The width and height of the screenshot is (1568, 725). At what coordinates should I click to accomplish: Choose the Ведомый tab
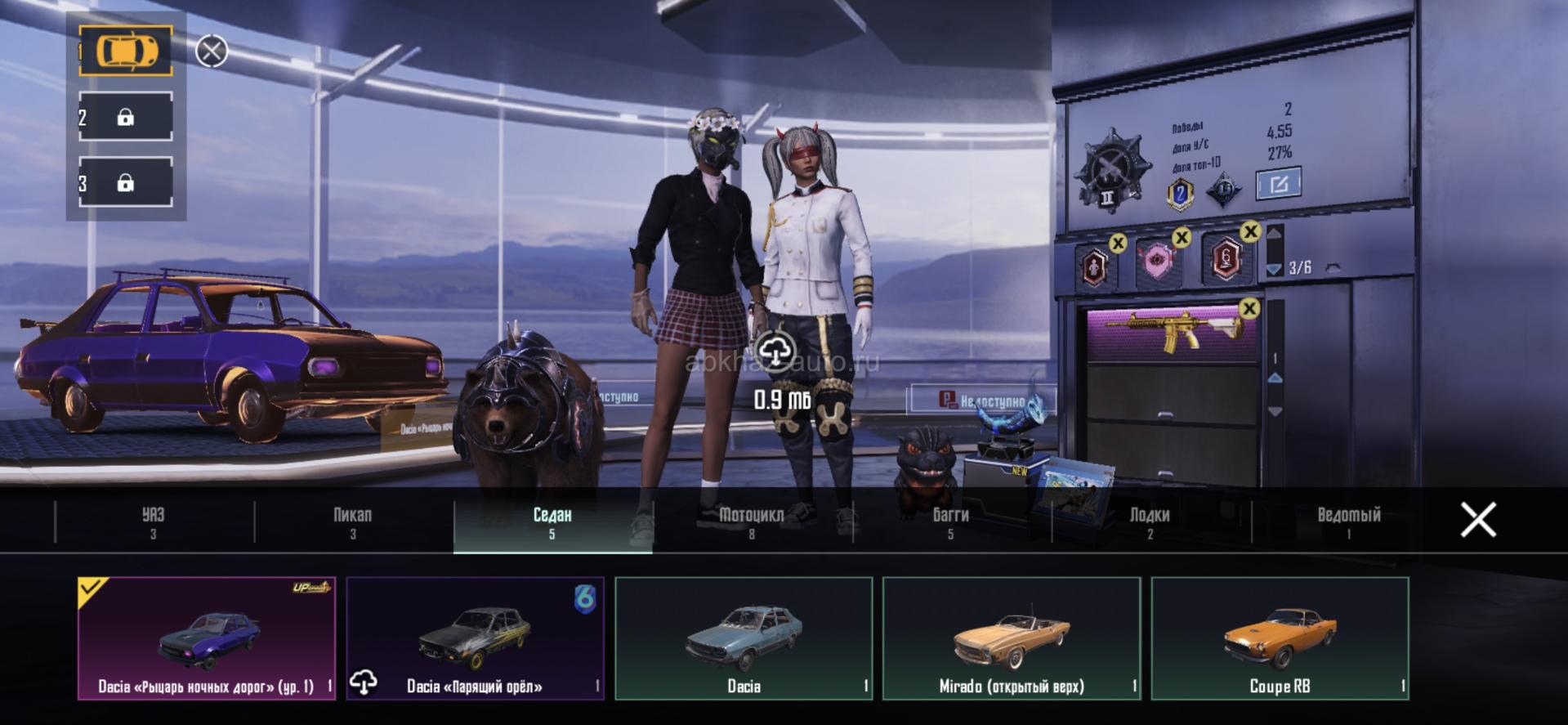click(x=1349, y=521)
